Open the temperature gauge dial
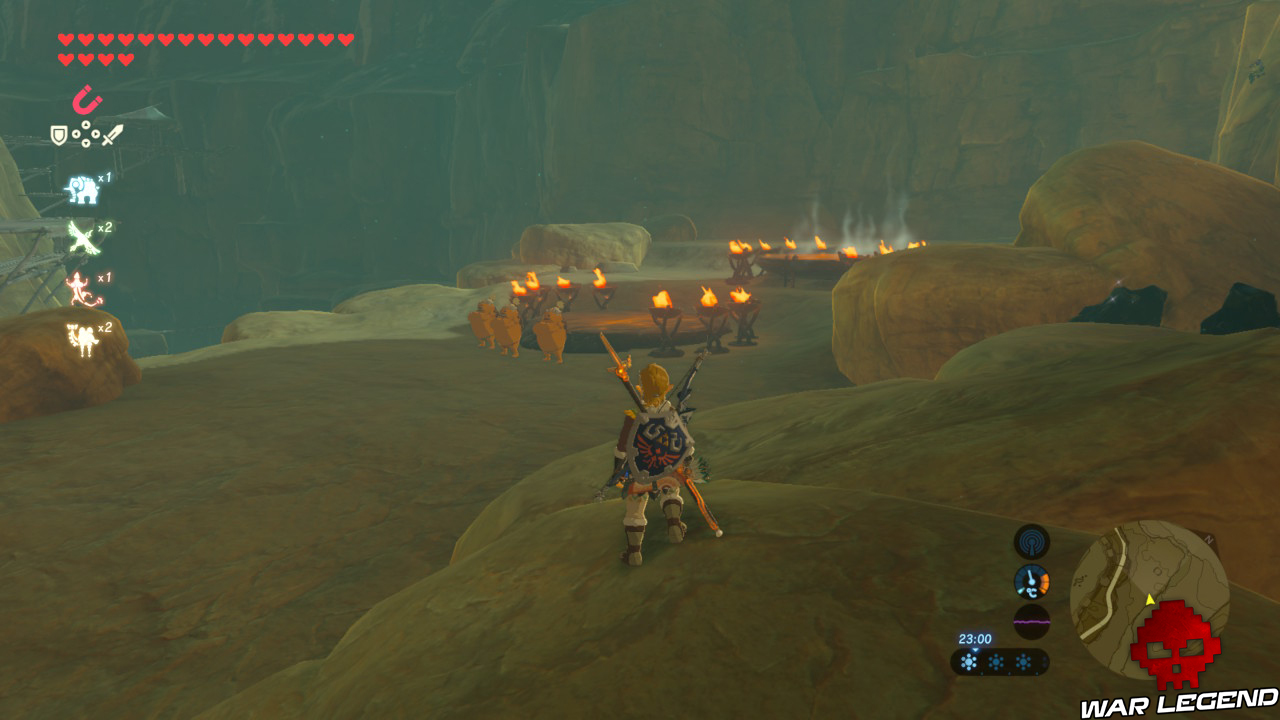The width and height of the screenshot is (1280, 720). (x=1032, y=580)
